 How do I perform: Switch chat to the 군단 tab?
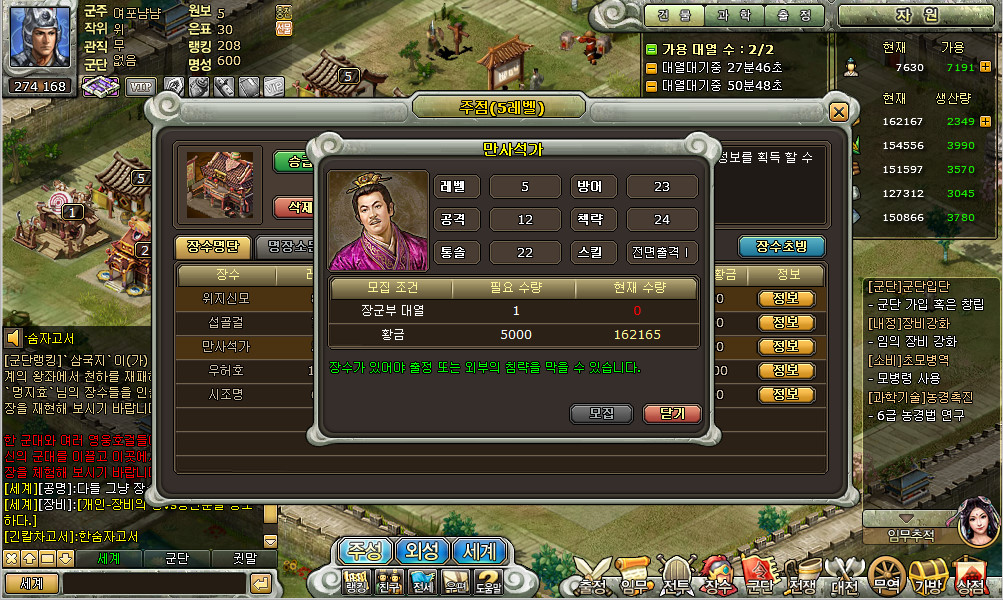pyautogui.click(x=177, y=558)
